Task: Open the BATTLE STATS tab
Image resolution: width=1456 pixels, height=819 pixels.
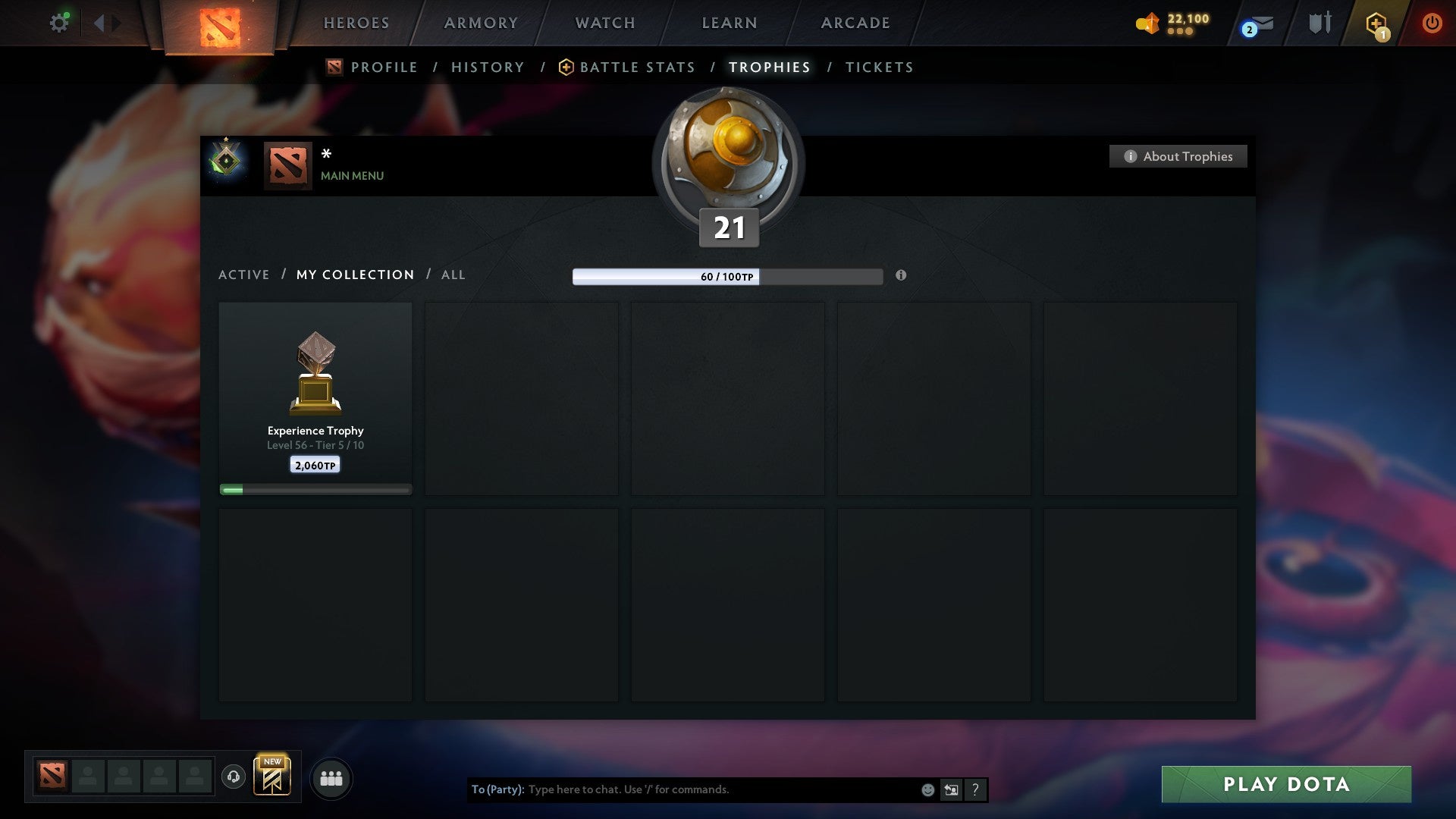Action: coord(637,67)
